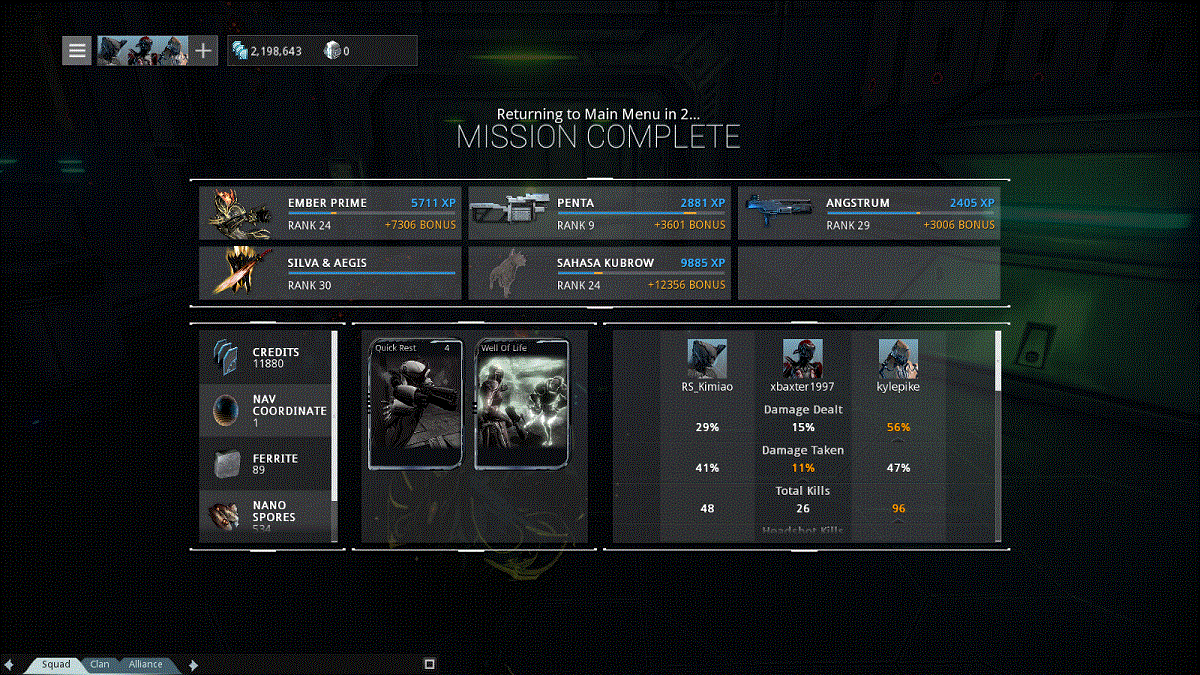1200x675 pixels.
Task: Select the squad member portraits
Action: tap(142, 50)
